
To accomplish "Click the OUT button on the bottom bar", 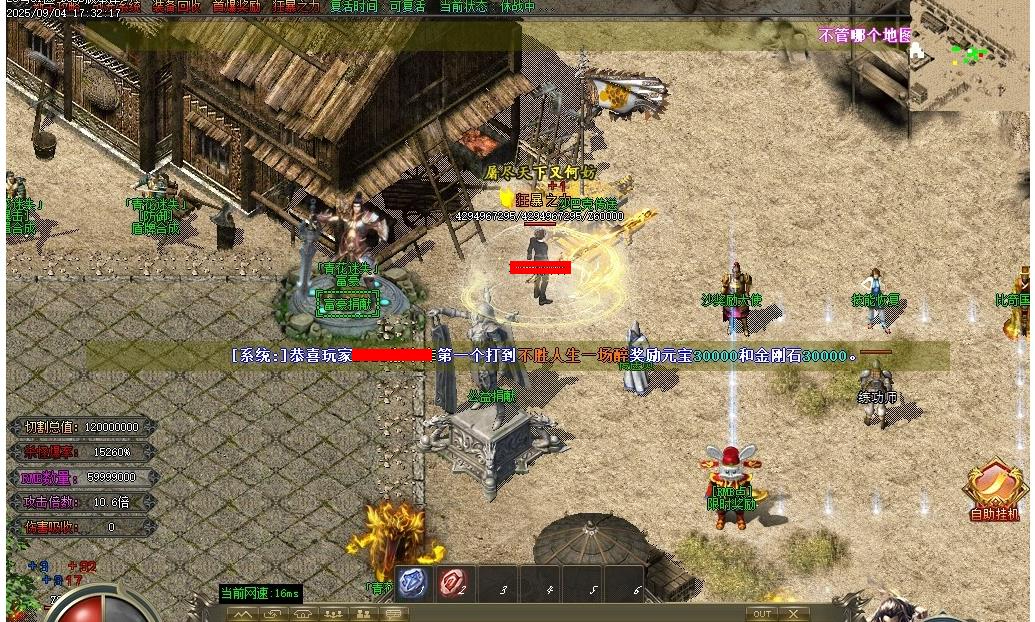I will click(762, 614).
